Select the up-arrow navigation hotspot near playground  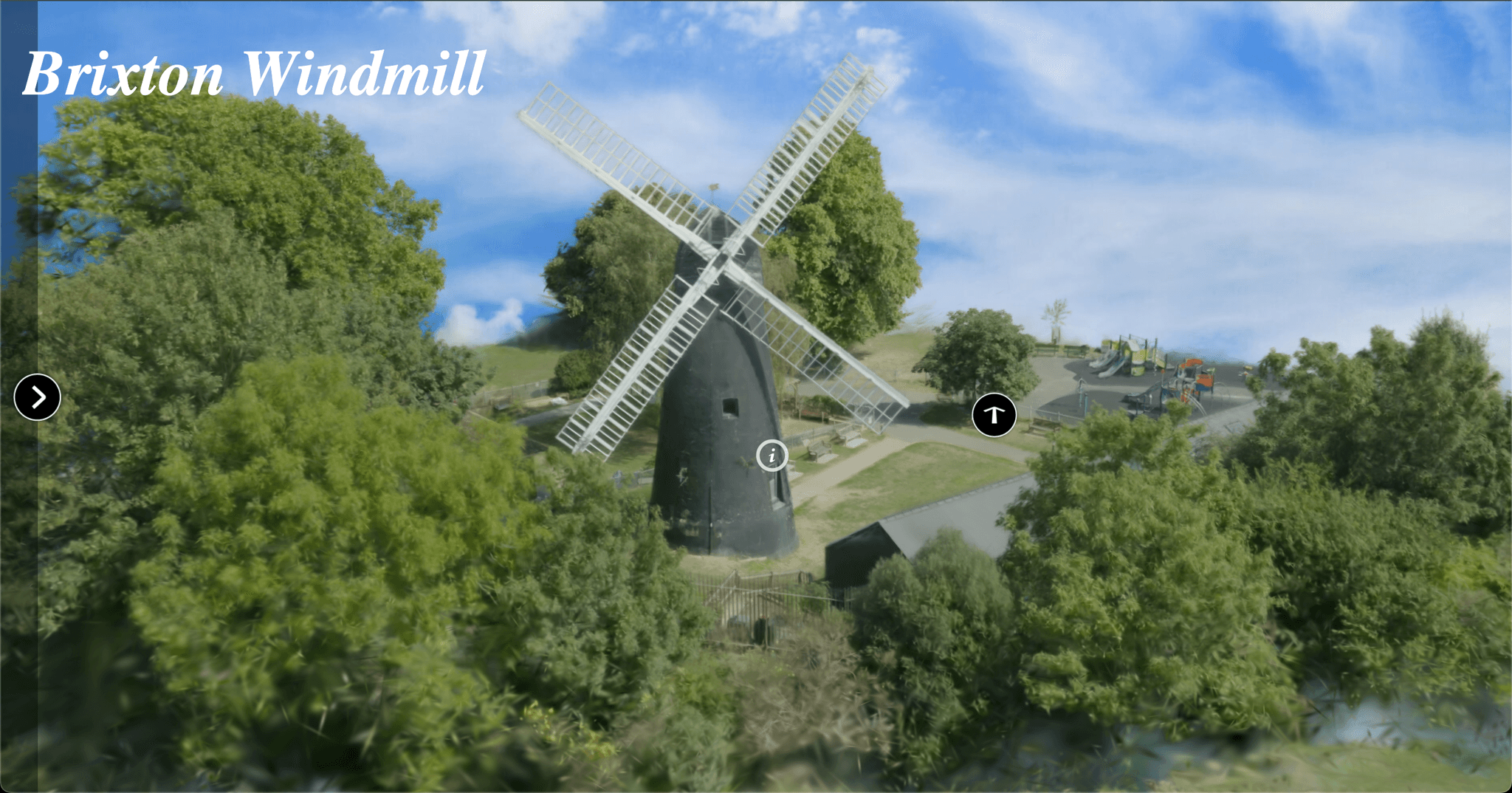[x=996, y=416]
